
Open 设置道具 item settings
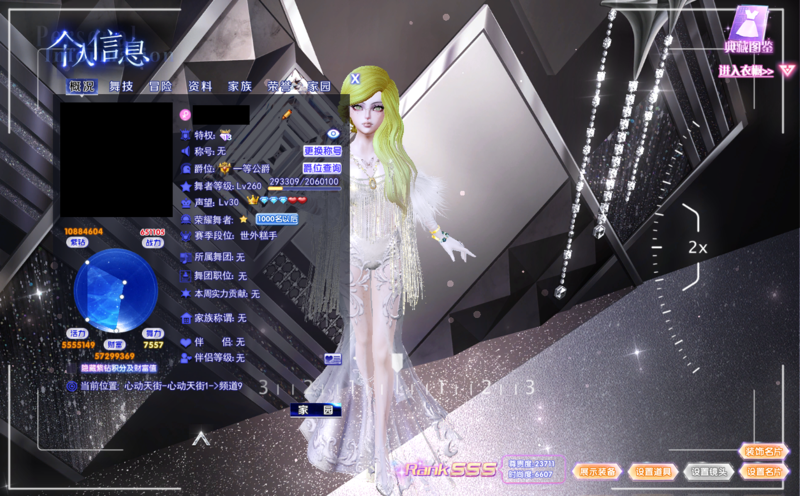pos(655,471)
